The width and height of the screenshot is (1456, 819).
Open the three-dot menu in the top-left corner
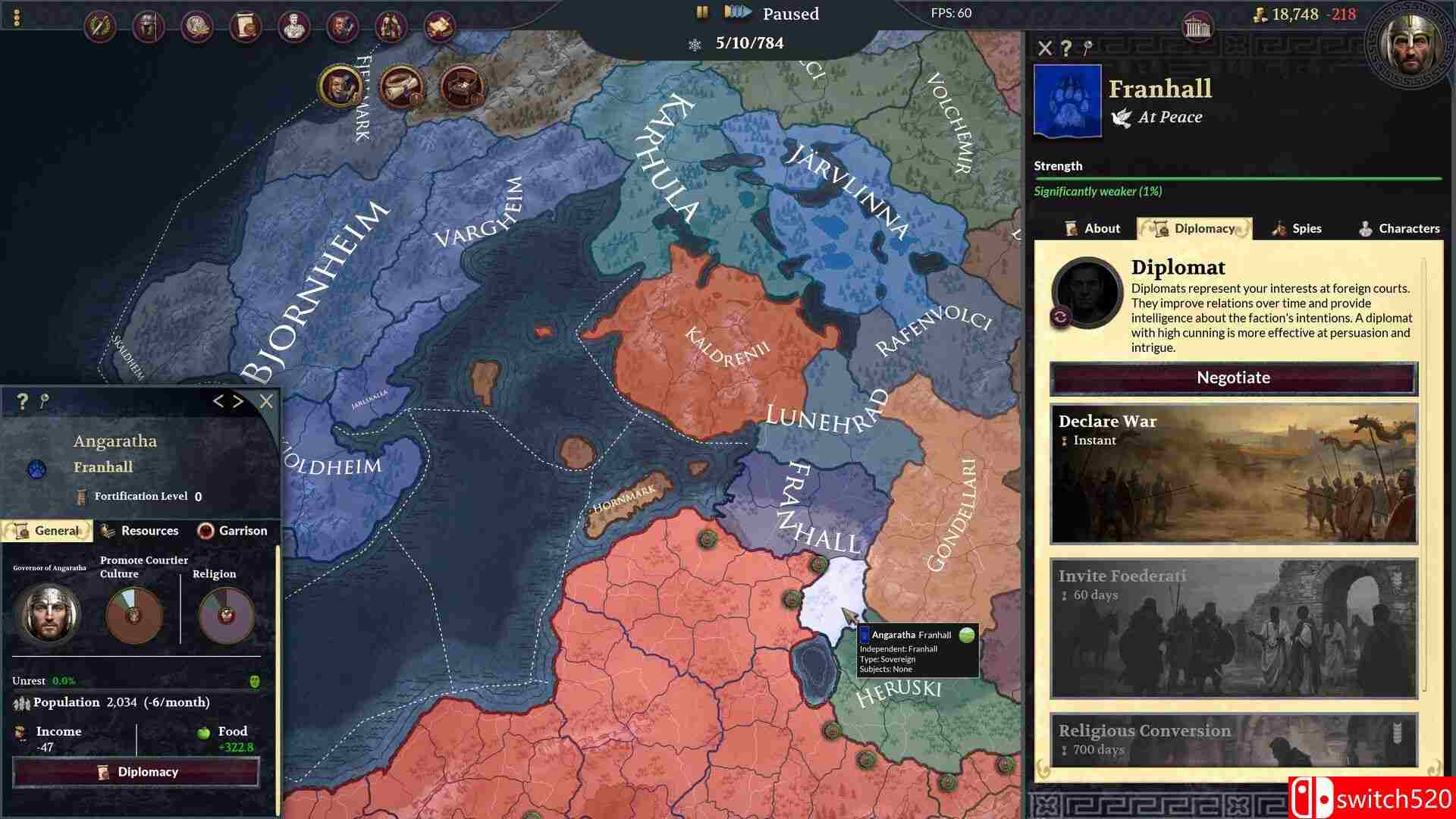(16, 17)
